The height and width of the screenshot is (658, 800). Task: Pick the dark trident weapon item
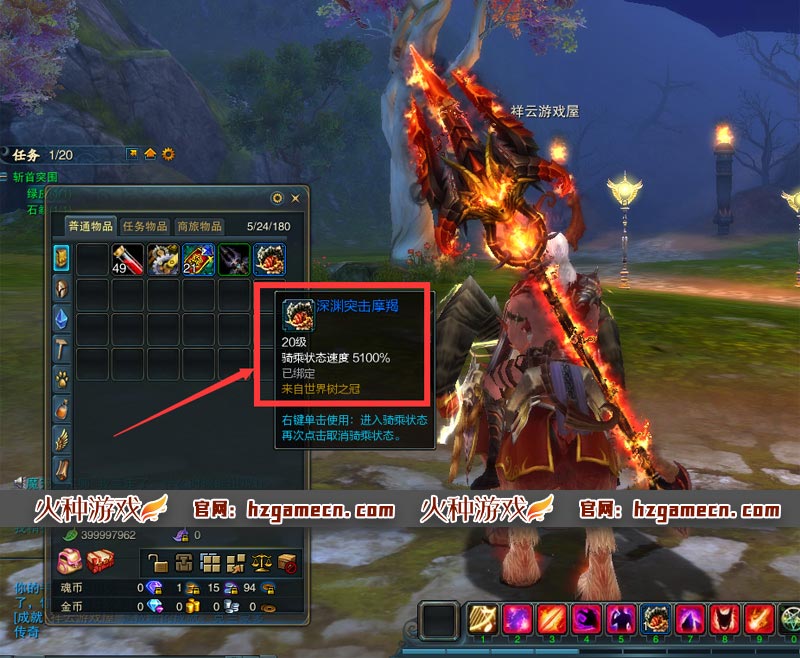tap(234, 260)
